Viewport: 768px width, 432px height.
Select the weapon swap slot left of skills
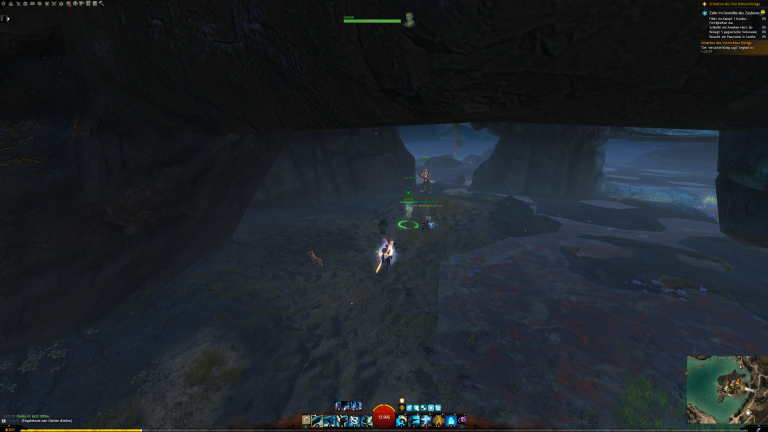tap(305, 421)
